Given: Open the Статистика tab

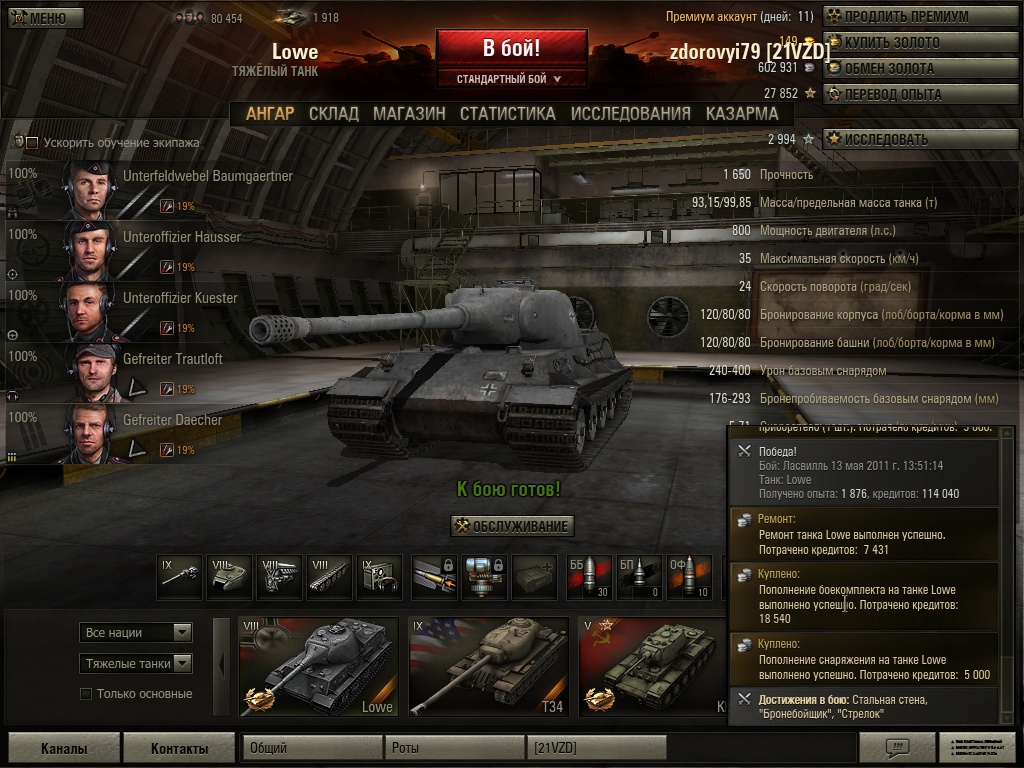Looking at the screenshot, I should (x=507, y=114).
